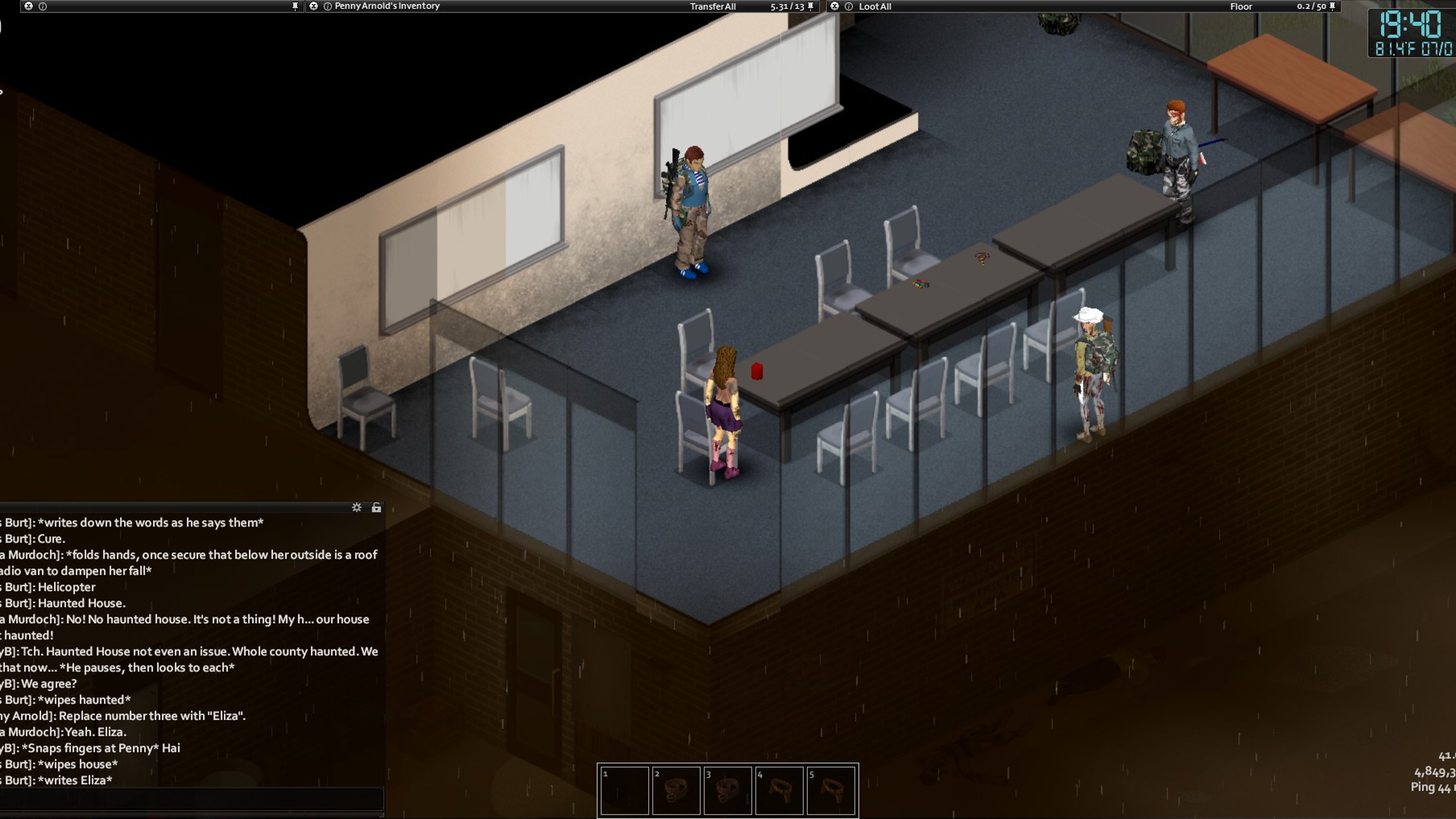This screenshot has height=819, width=1456.
Task: Open the loot panel info icon
Action: point(848,6)
